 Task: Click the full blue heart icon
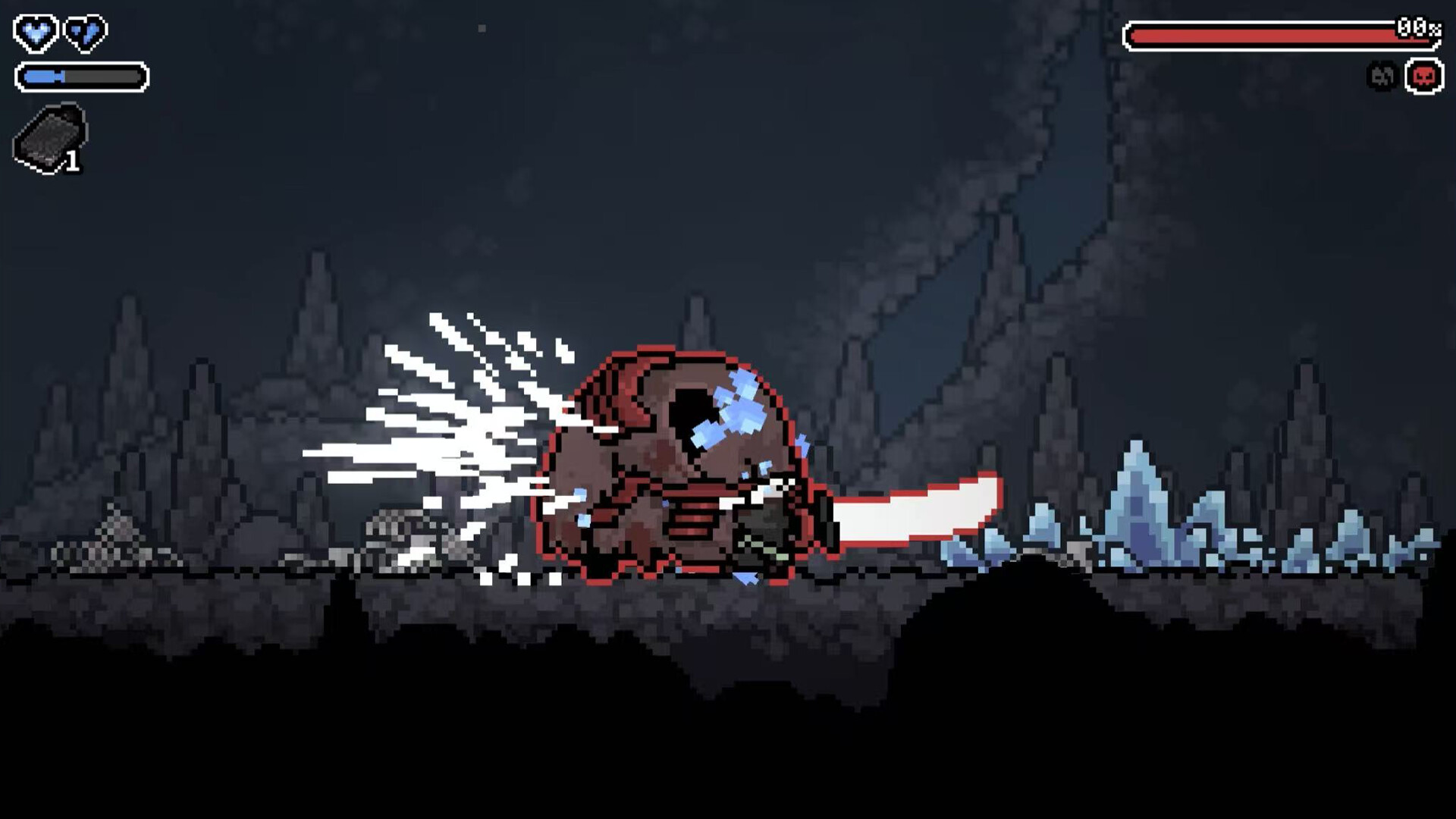pos(36,33)
